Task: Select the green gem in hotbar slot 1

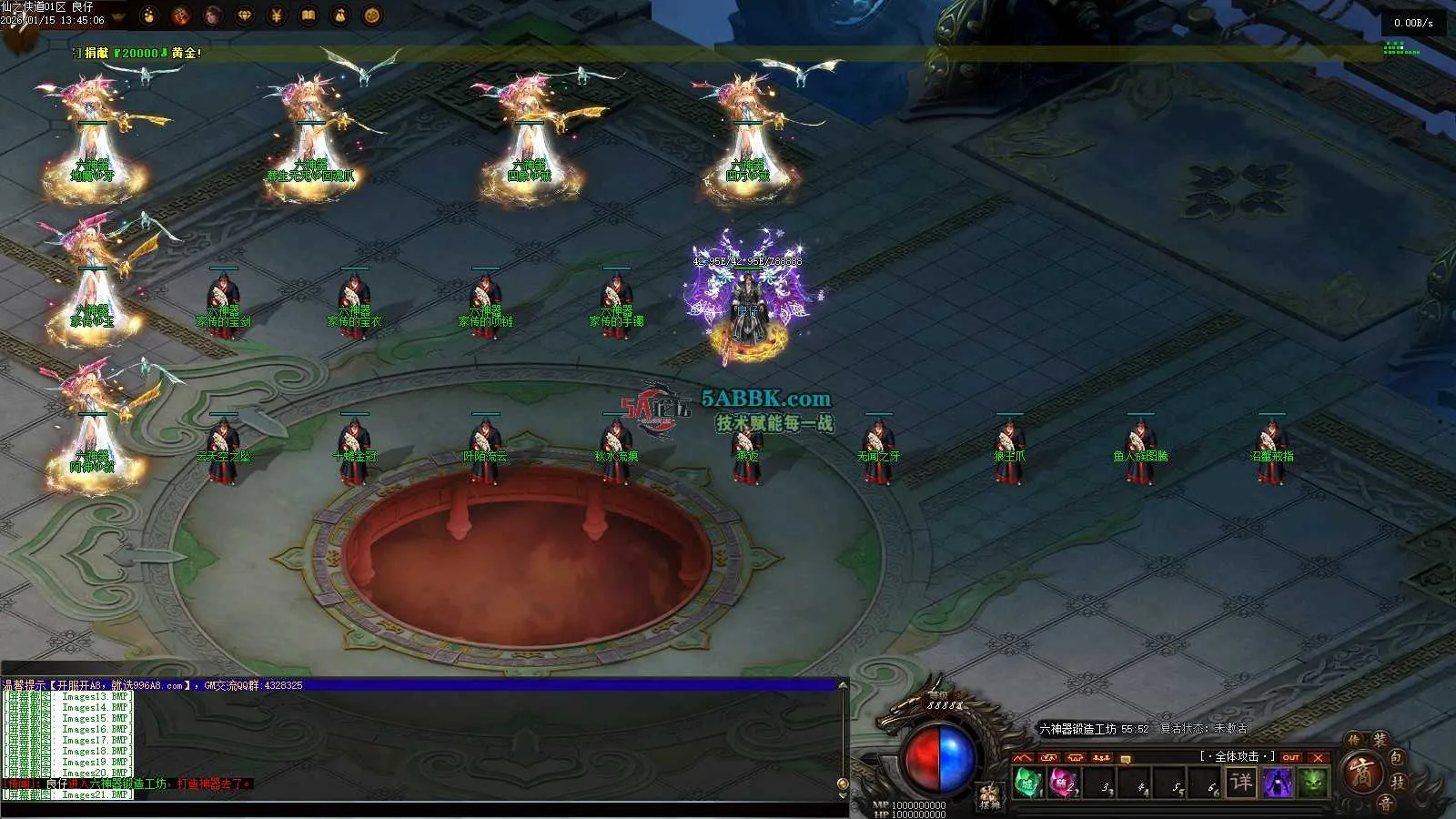Action: [1027, 782]
